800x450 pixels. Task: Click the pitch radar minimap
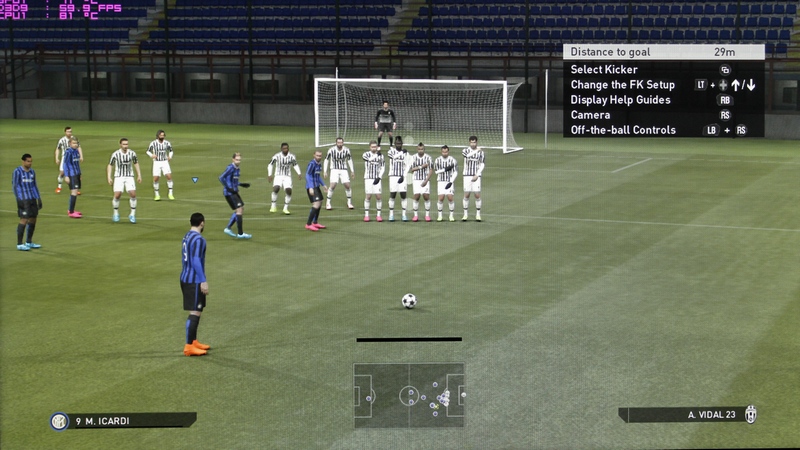coord(409,395)
